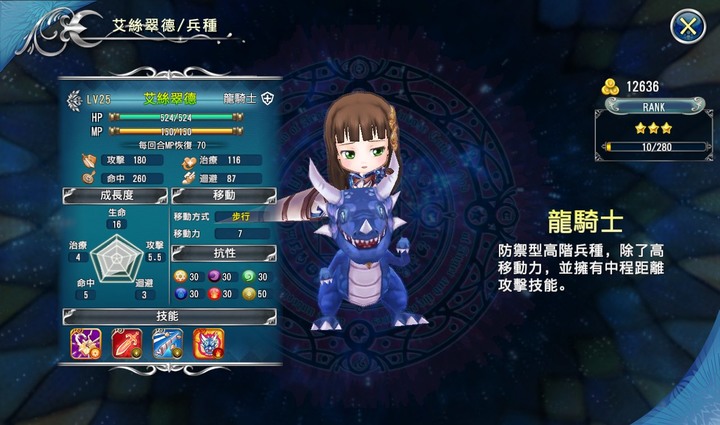
Task: Select the red sword skill icon
Action: [x=126, y=343]
